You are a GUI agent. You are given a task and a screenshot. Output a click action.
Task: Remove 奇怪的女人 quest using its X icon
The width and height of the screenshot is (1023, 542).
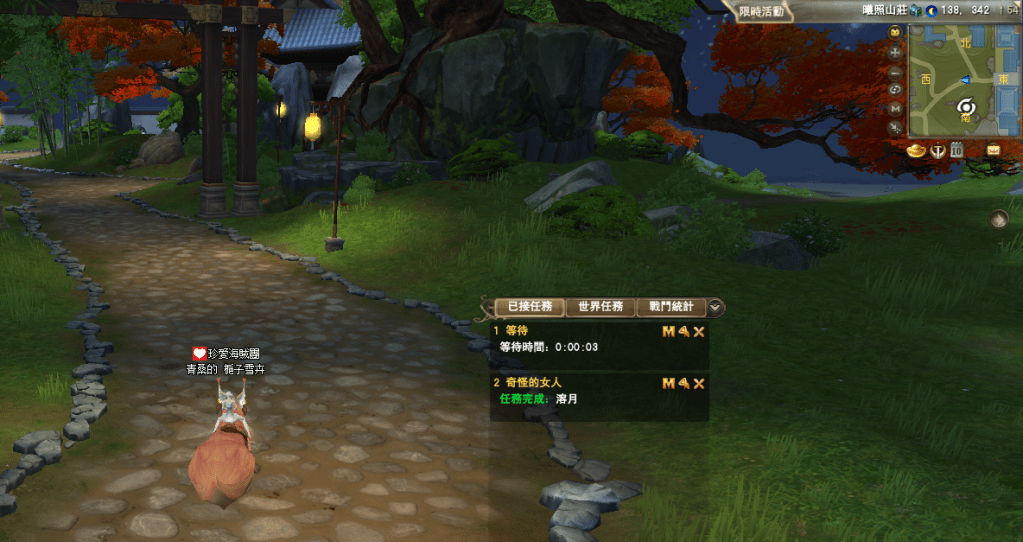point(699,384)
